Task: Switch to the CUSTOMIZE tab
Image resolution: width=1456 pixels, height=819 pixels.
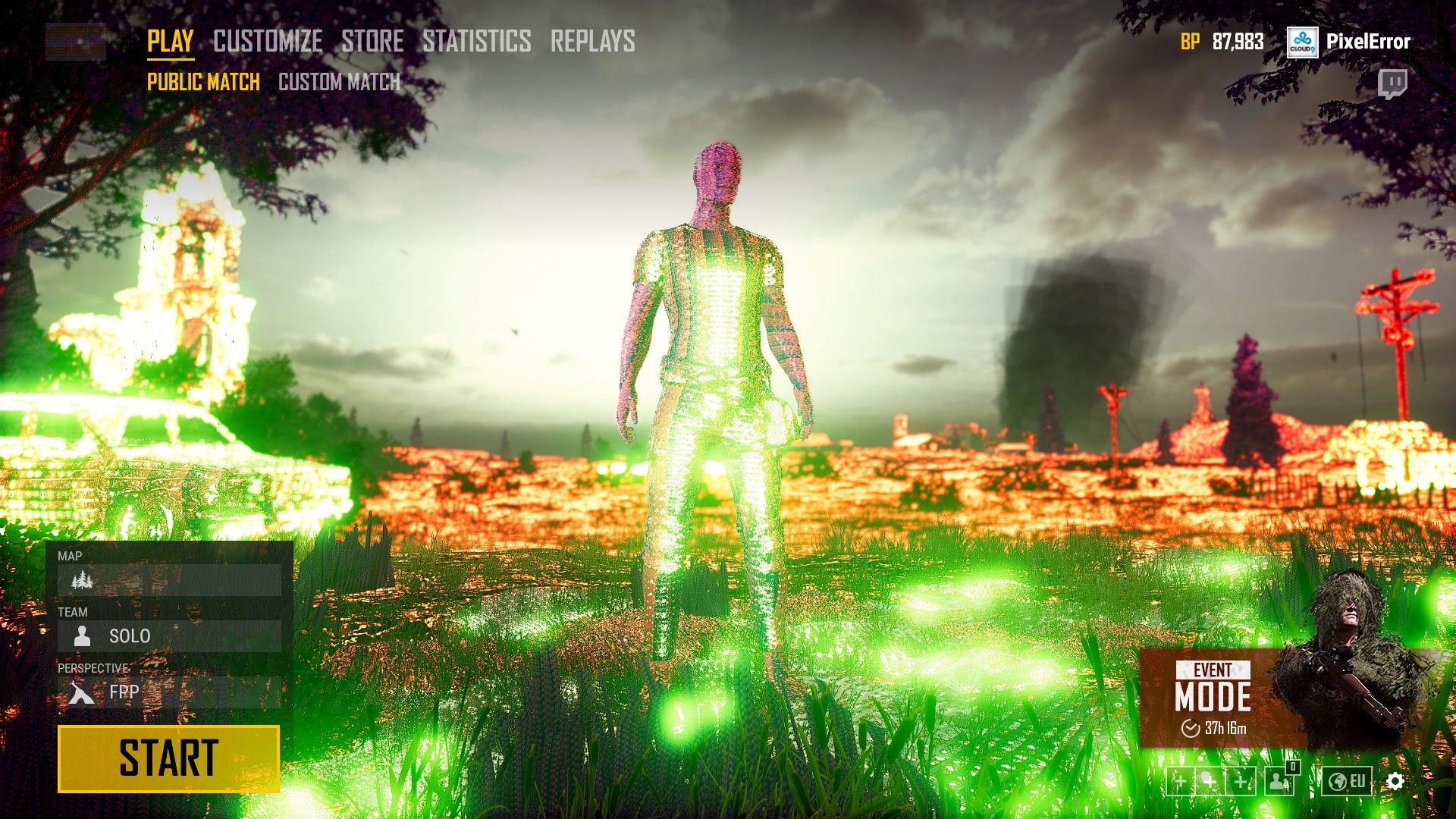Action: (267, 41)
